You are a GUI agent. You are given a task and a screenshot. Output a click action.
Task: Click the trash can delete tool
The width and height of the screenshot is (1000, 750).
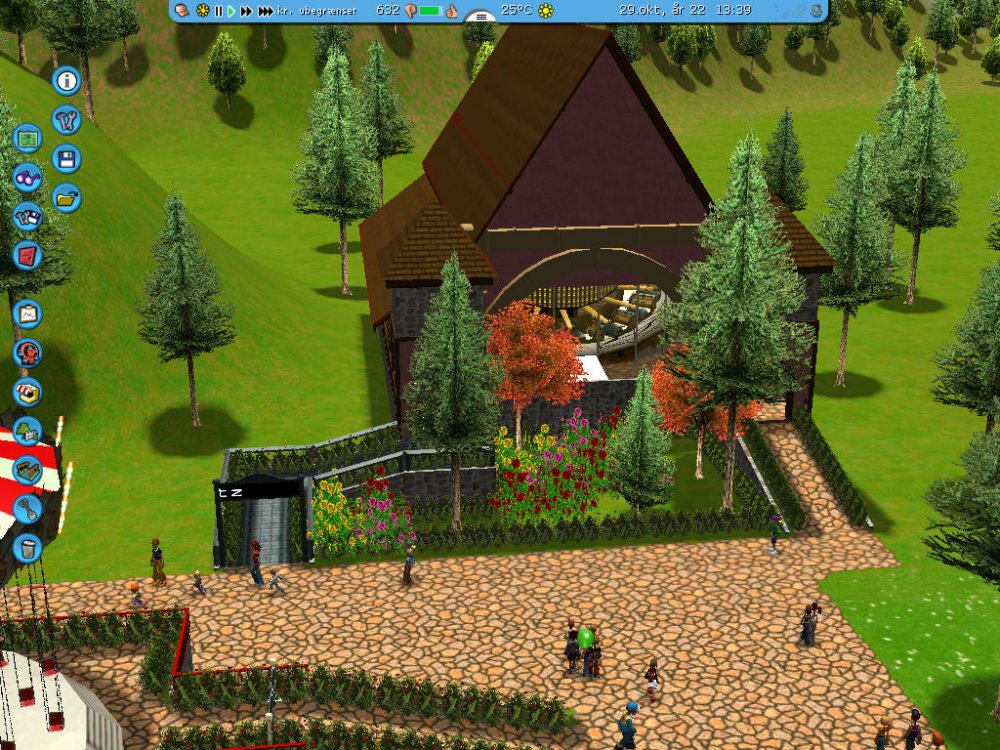tap(28, 547)
